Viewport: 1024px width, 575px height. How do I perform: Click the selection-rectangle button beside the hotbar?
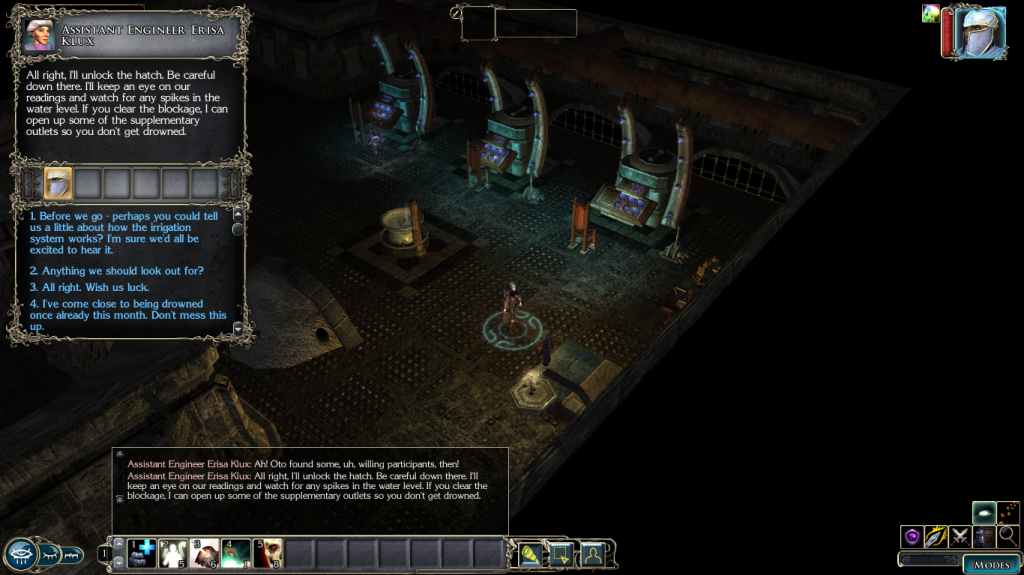click(x=561, y=553)
